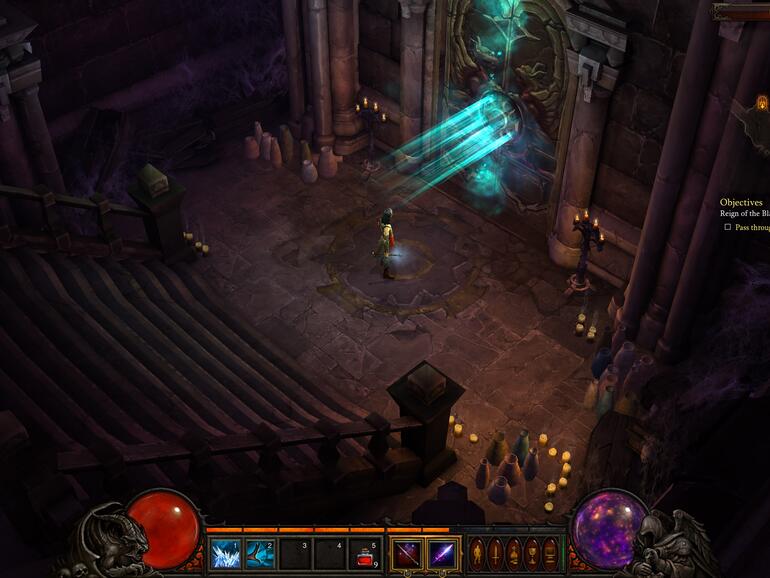Activate the ice shard skill in slot 1
Viewport: 770px width, 578px height.
(x=225, y=553)
